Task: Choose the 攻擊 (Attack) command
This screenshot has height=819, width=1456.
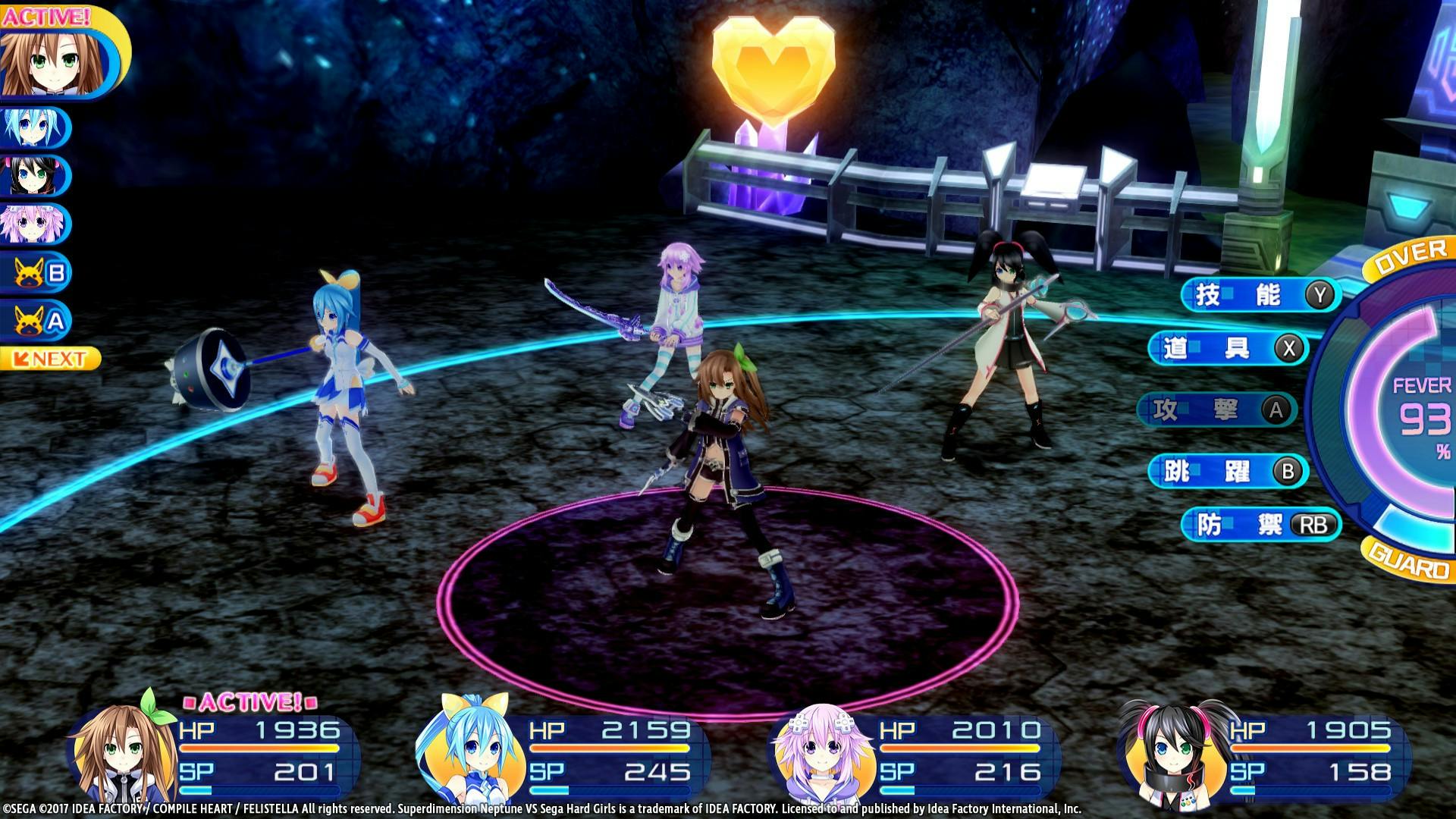Action: 1217,410
